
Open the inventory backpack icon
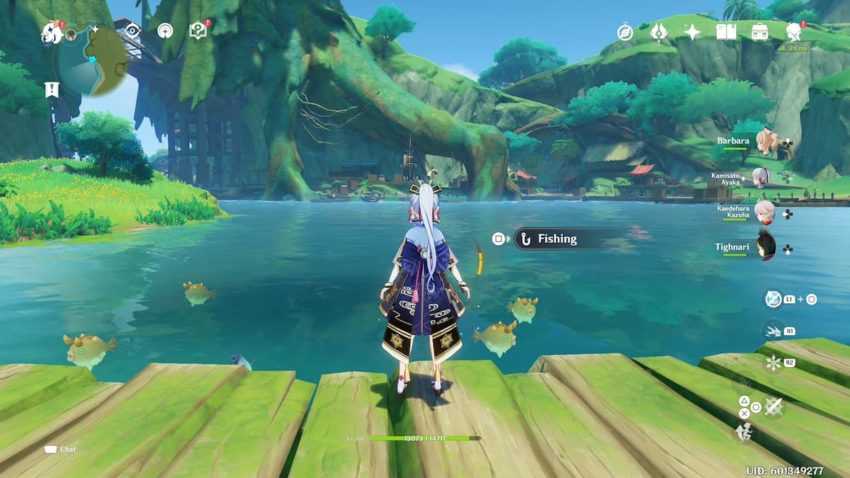point(760,32)
